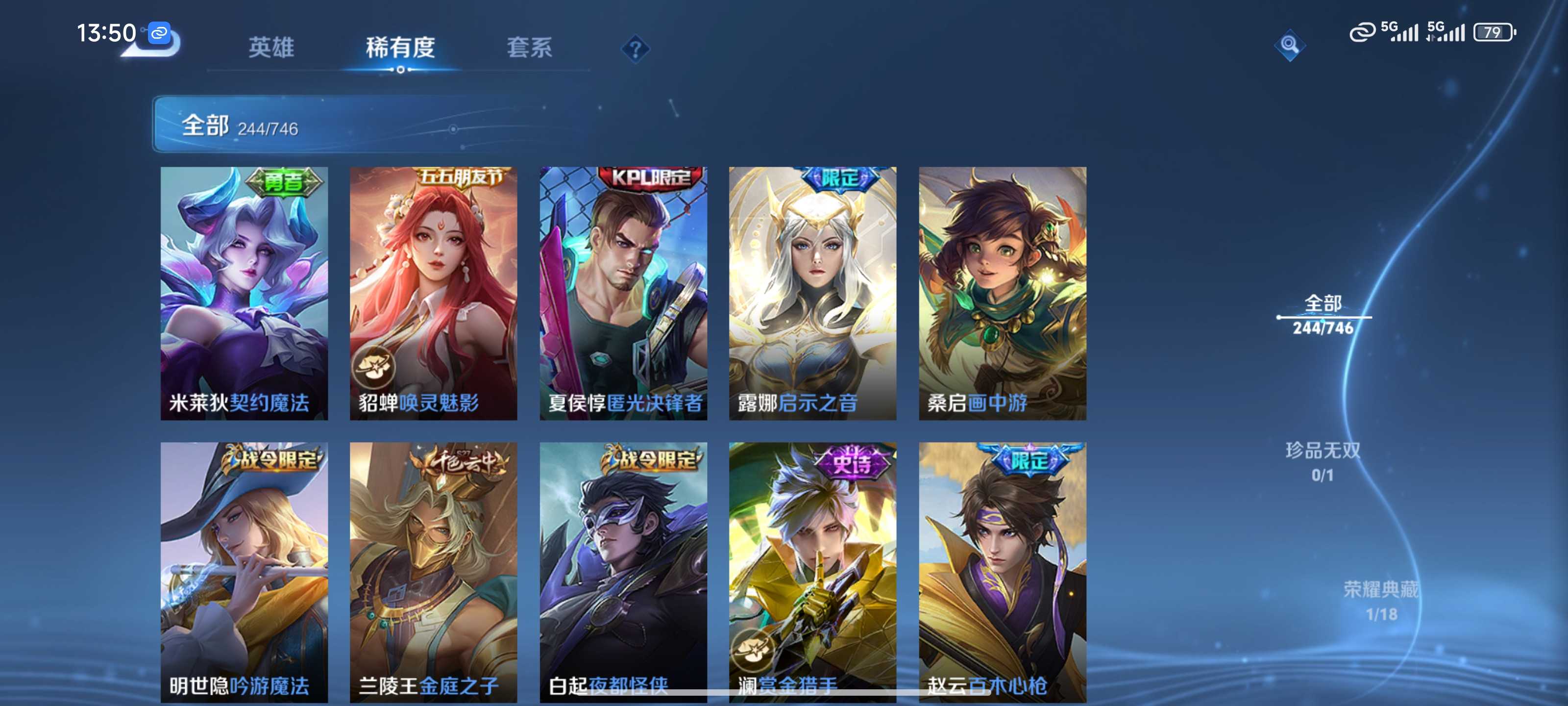Open 米莱狄 契约魔法 skin card
The image size is (1568, 706).
pos(244,293)
